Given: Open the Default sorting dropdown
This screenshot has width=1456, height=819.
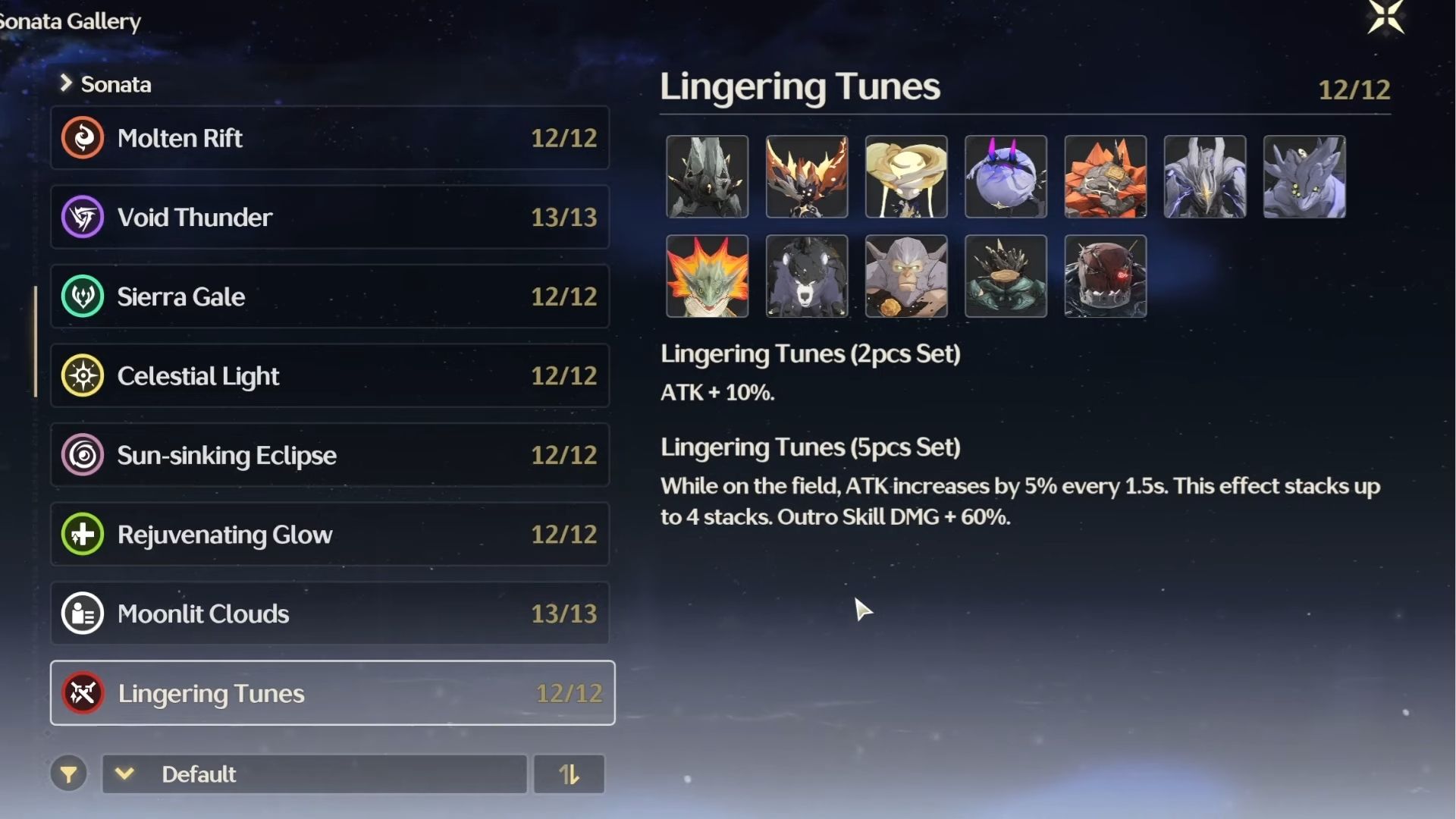Looking at the screenshot, I should (x=315, y=774).
